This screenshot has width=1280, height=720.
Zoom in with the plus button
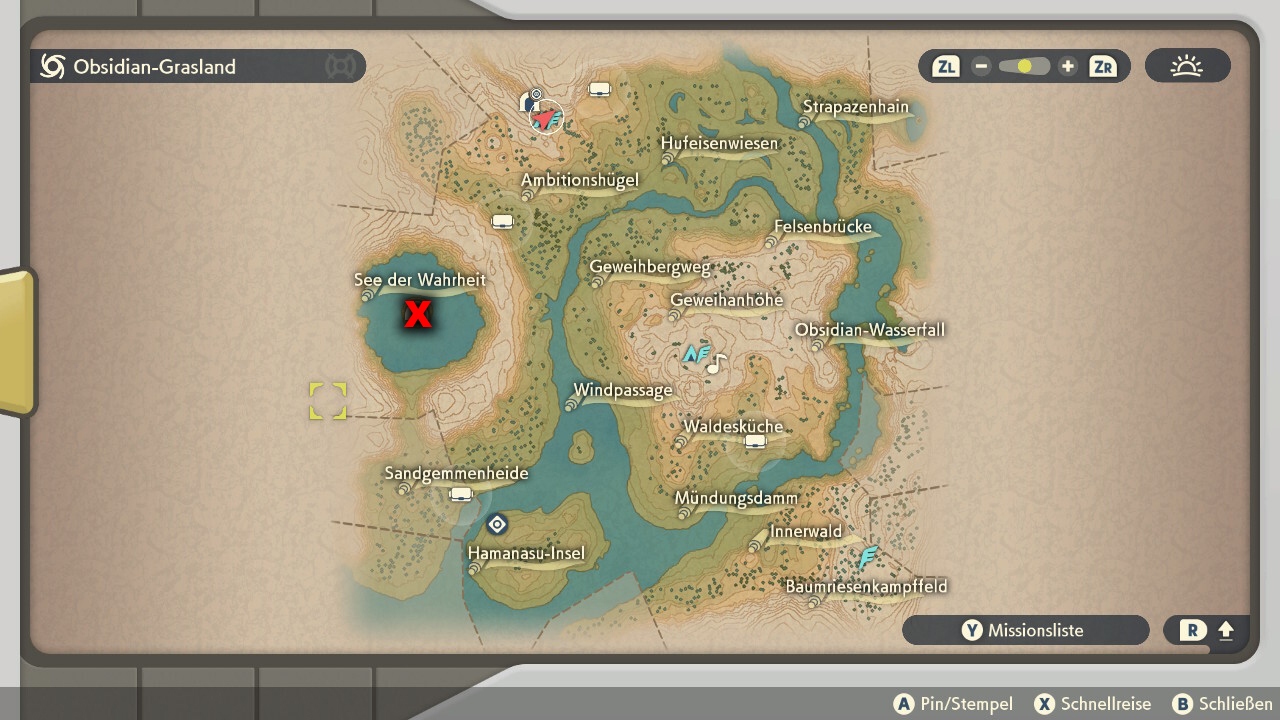(1067, 67)
